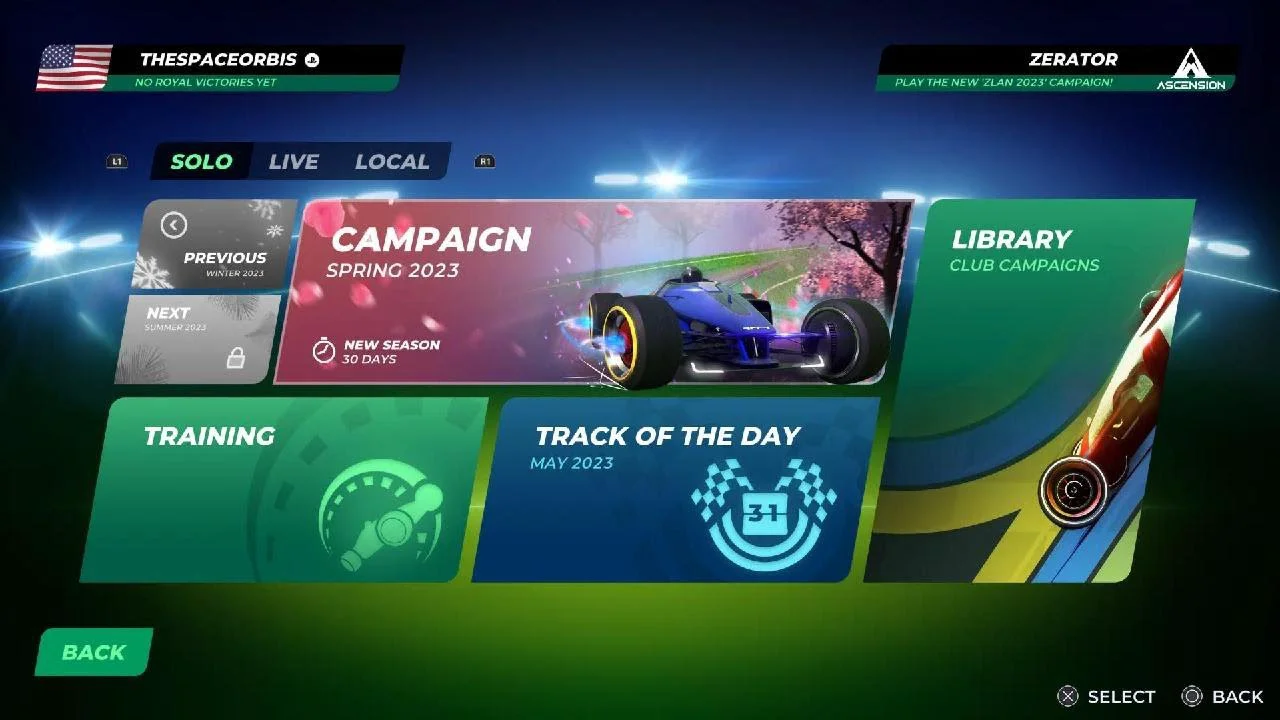Open Track of the Day
This screenshot has width=1280, height=720.
pos(675,490)
